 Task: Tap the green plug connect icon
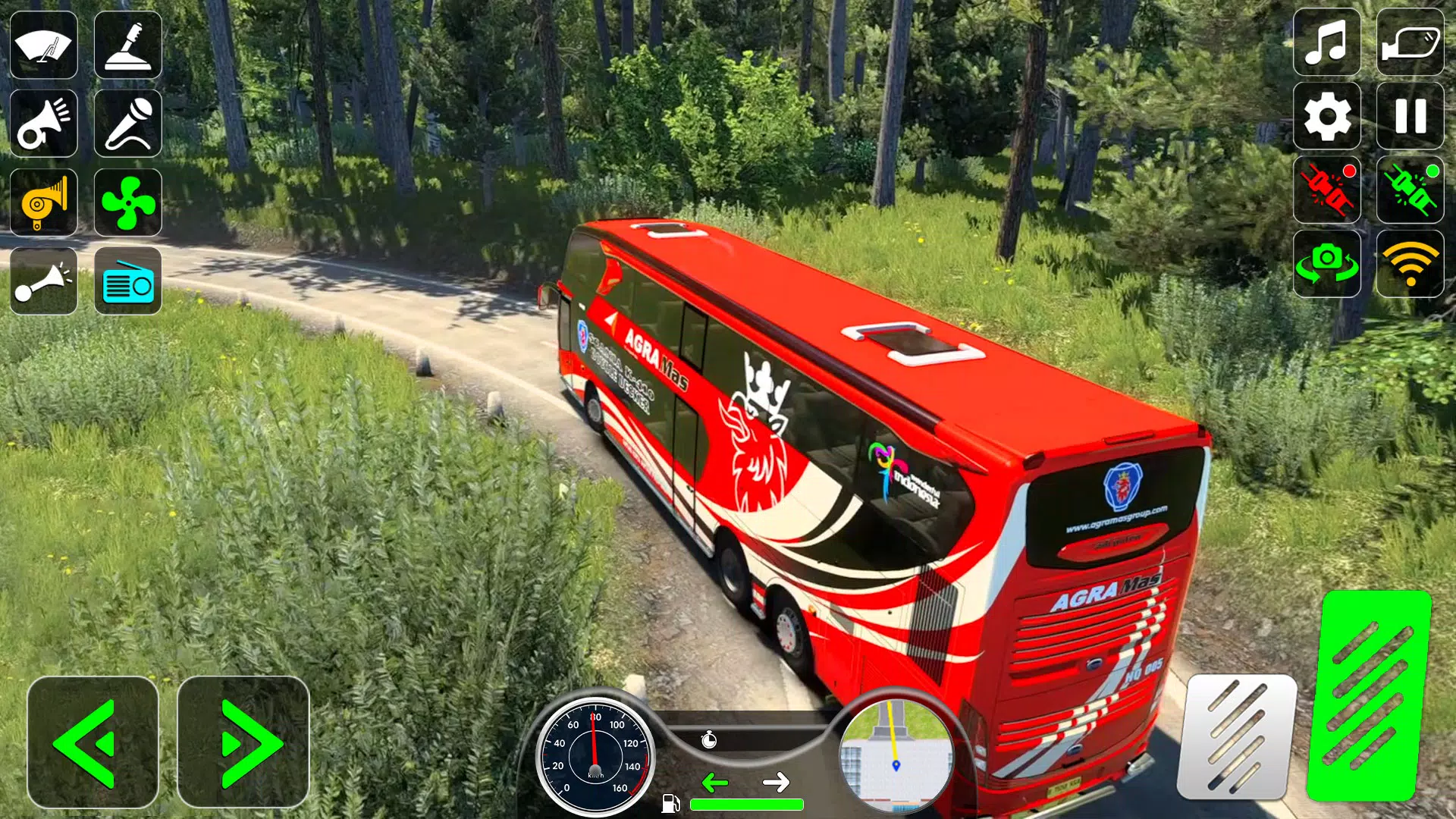pos(1410,190)
